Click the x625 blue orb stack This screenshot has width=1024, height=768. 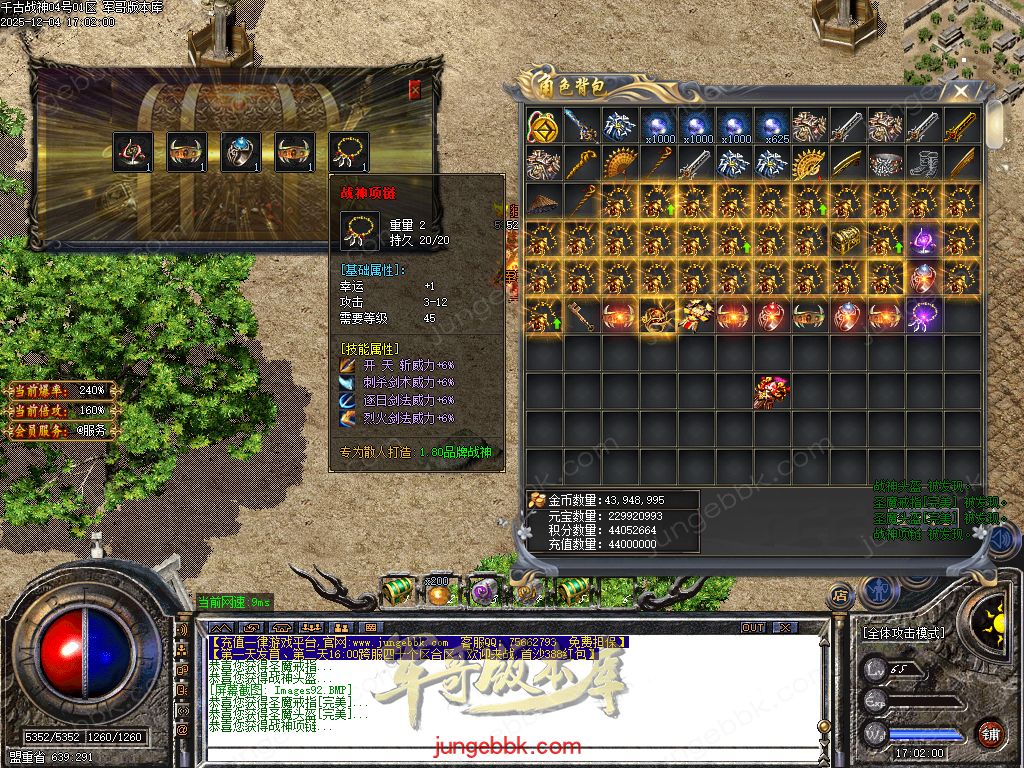click(x=772, y=125)
